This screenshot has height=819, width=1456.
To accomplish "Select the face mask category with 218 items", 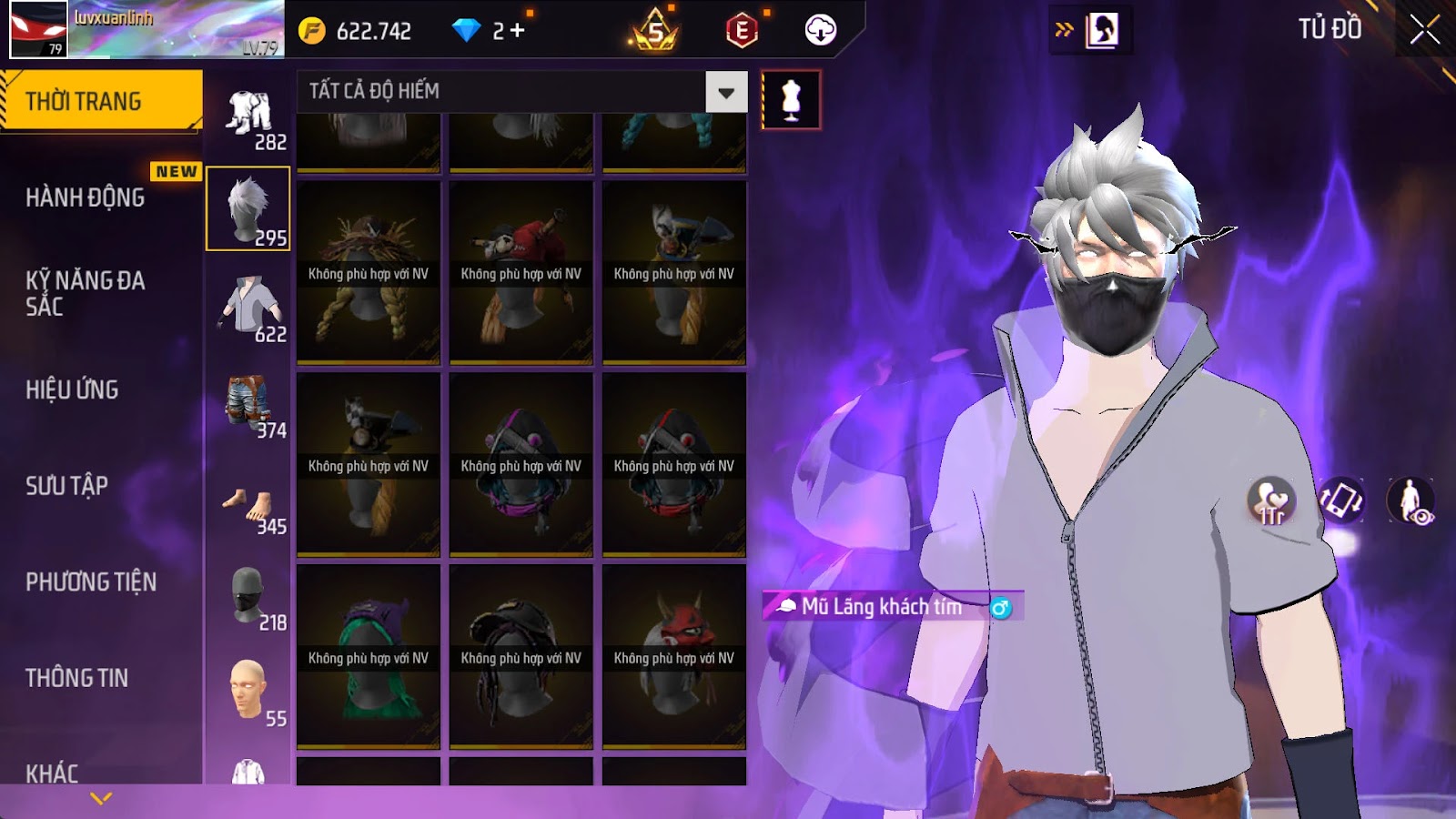I will [249, 598].
